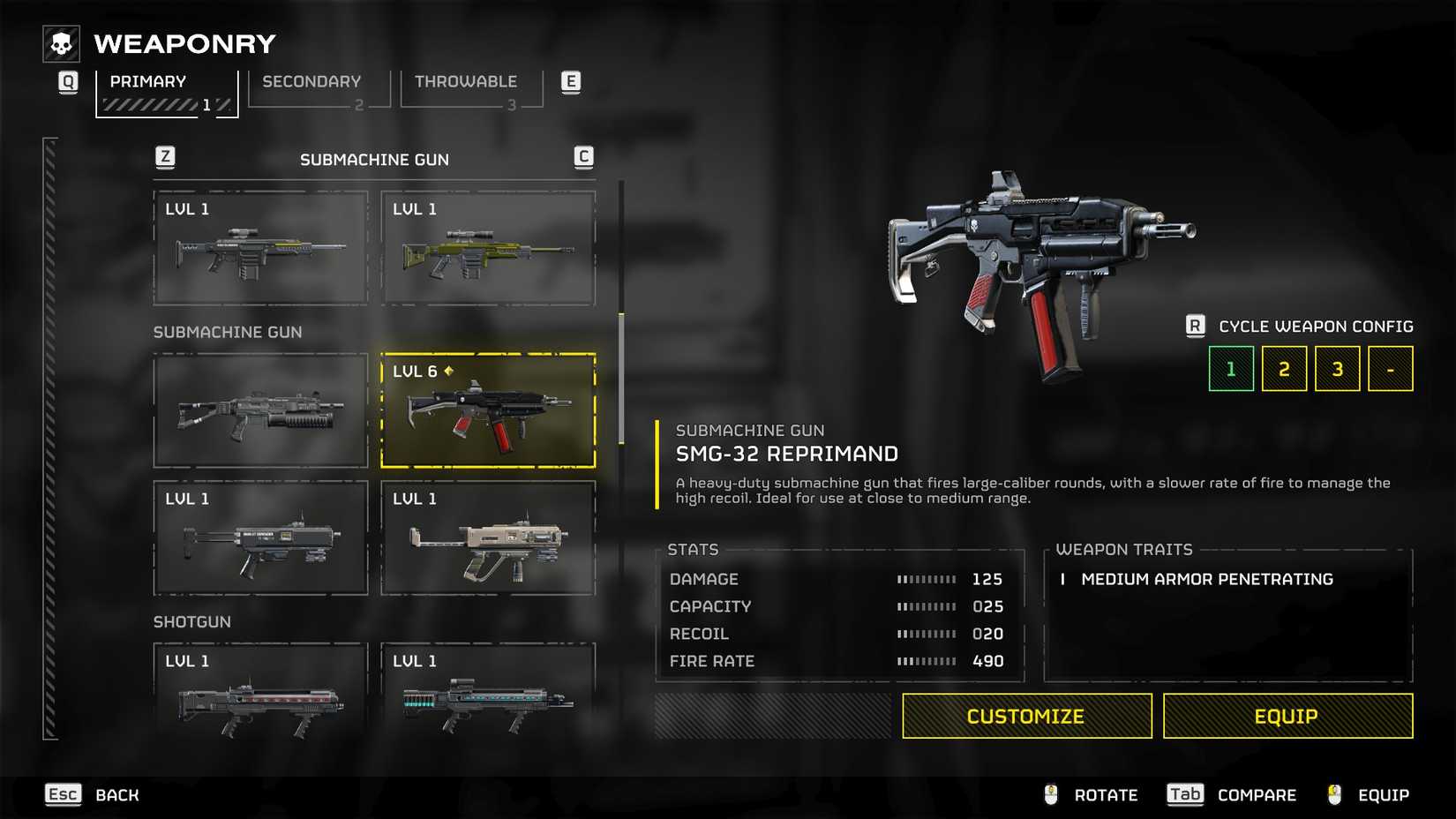Screen dimensions: 1456x819
Task: Click the Customize button
Action: 1026,716
